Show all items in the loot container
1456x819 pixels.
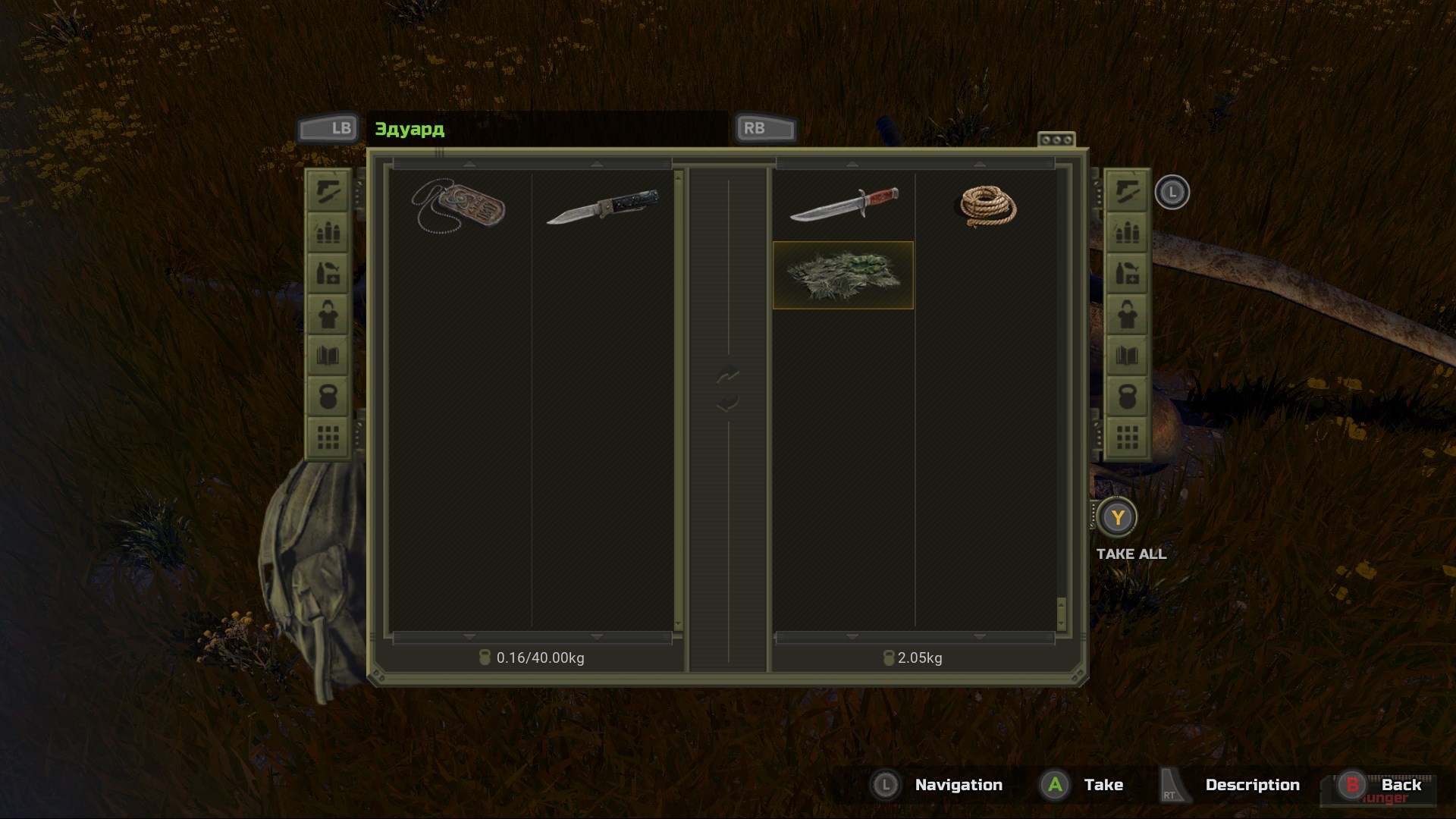pyautogui.click(x=1127, y=438)
